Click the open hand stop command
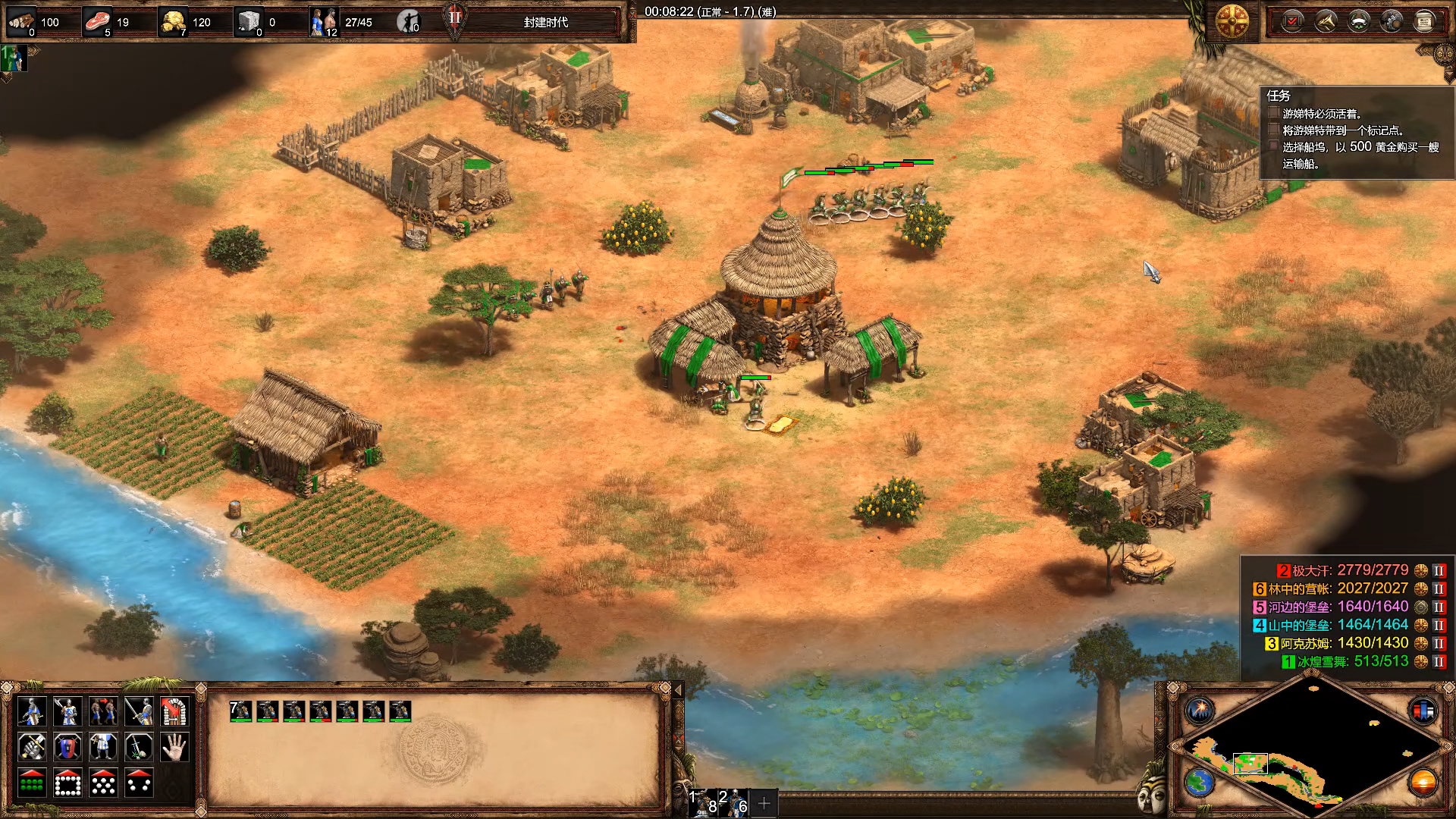1456x819 pixels. [x=174, y=748]
